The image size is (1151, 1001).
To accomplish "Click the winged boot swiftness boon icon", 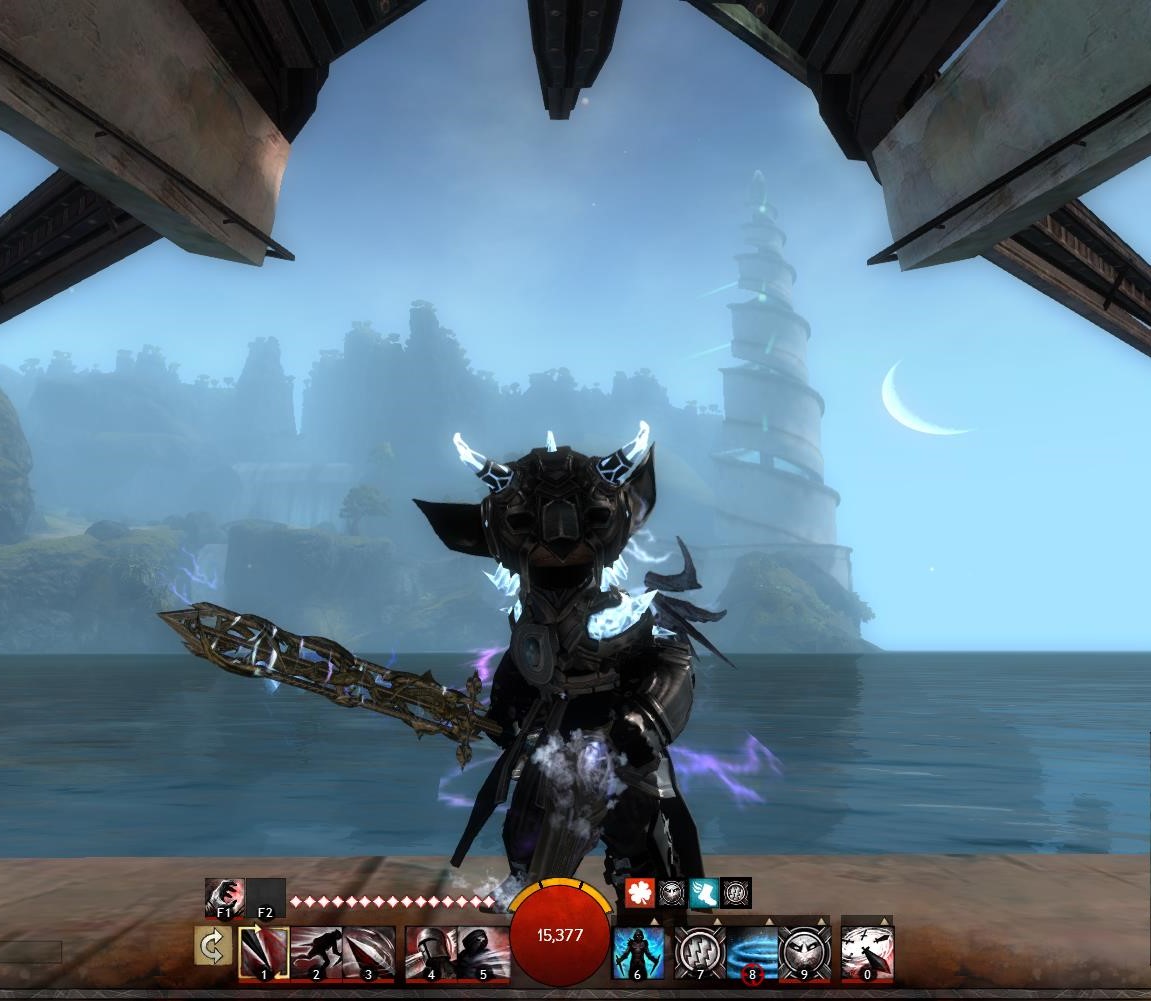I will tap(704, 893).
